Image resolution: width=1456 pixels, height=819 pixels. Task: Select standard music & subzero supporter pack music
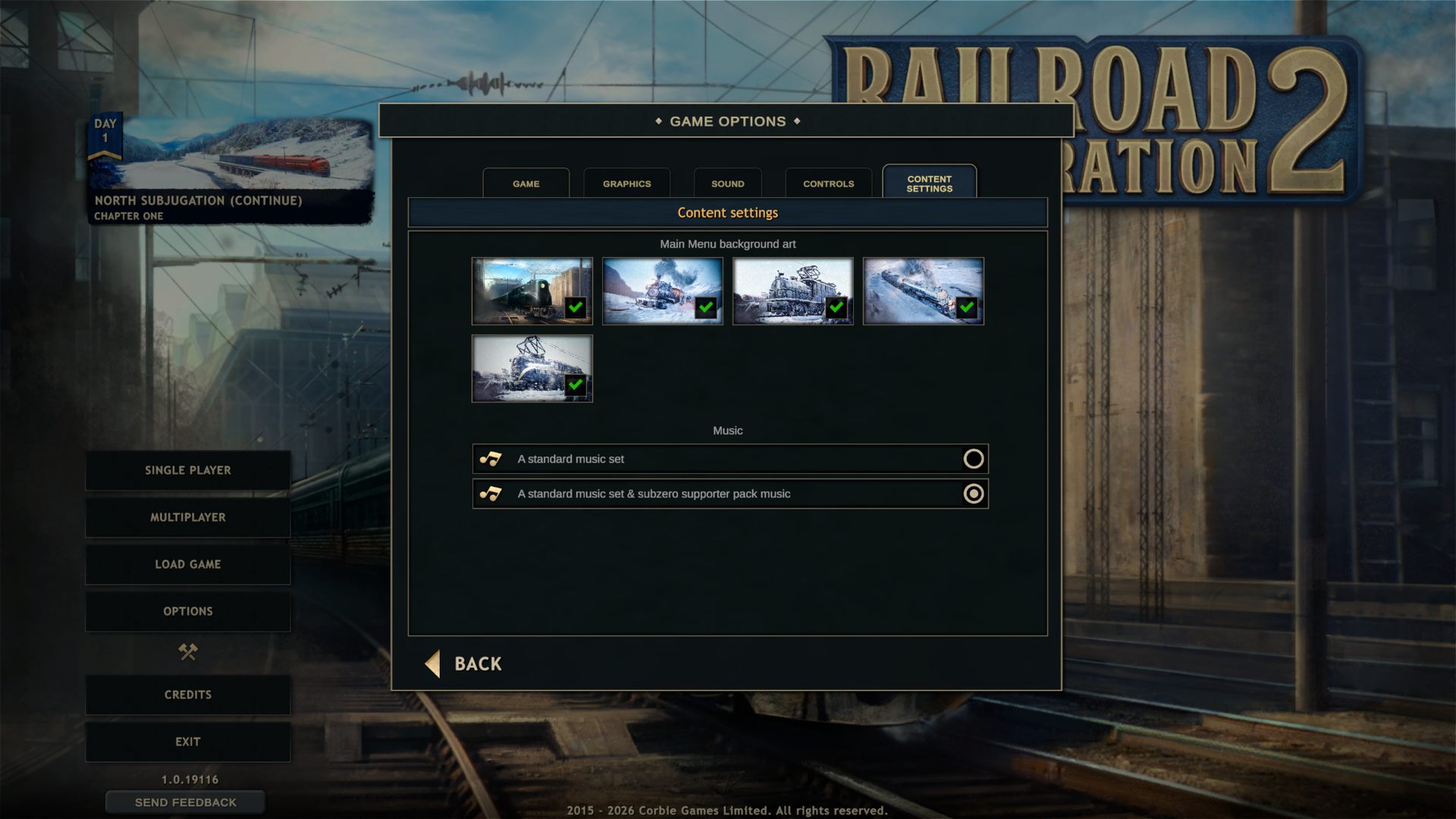coord(973,494)
